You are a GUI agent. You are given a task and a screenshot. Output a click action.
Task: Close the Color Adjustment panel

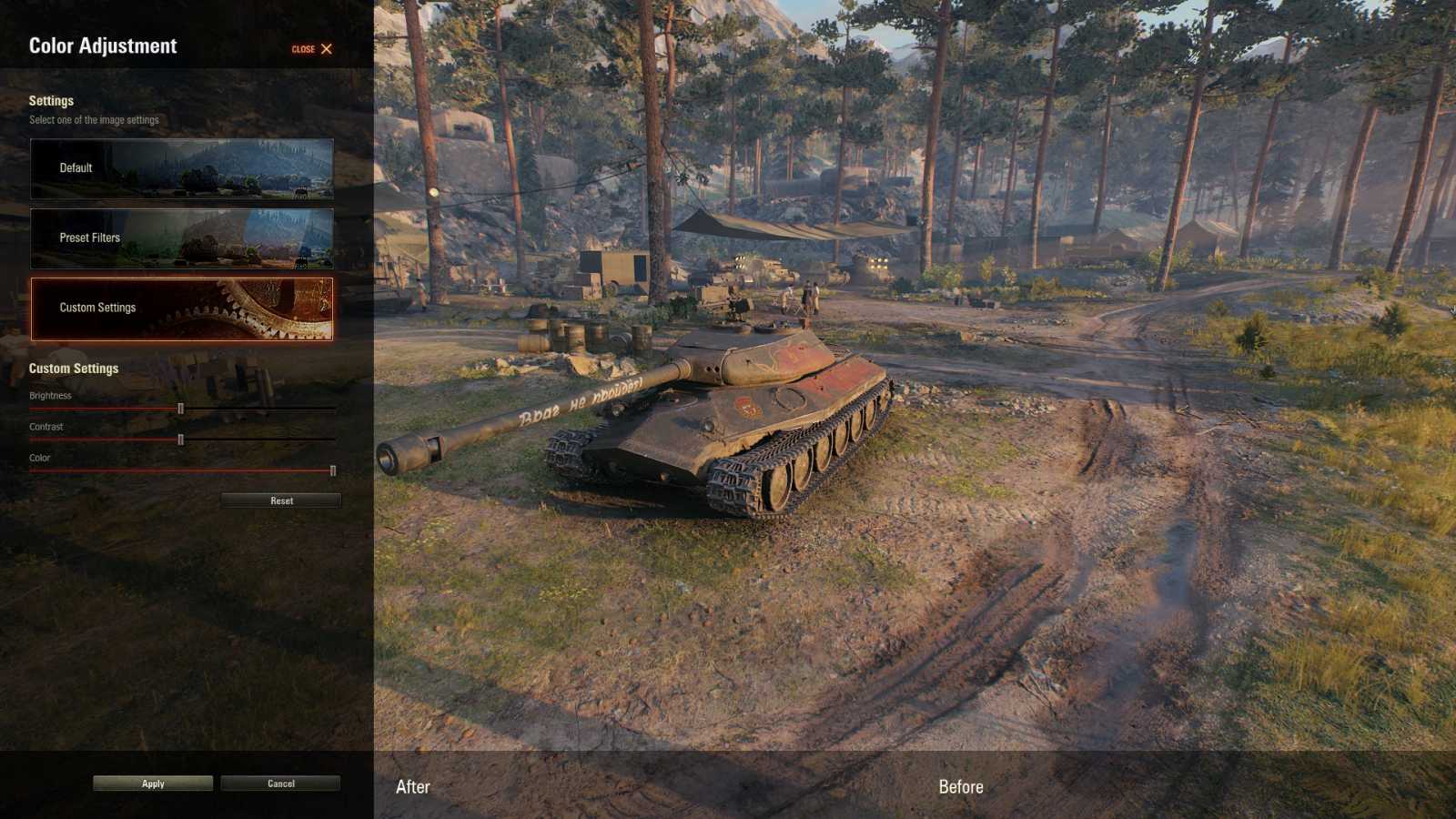click(x=325, y=49)
